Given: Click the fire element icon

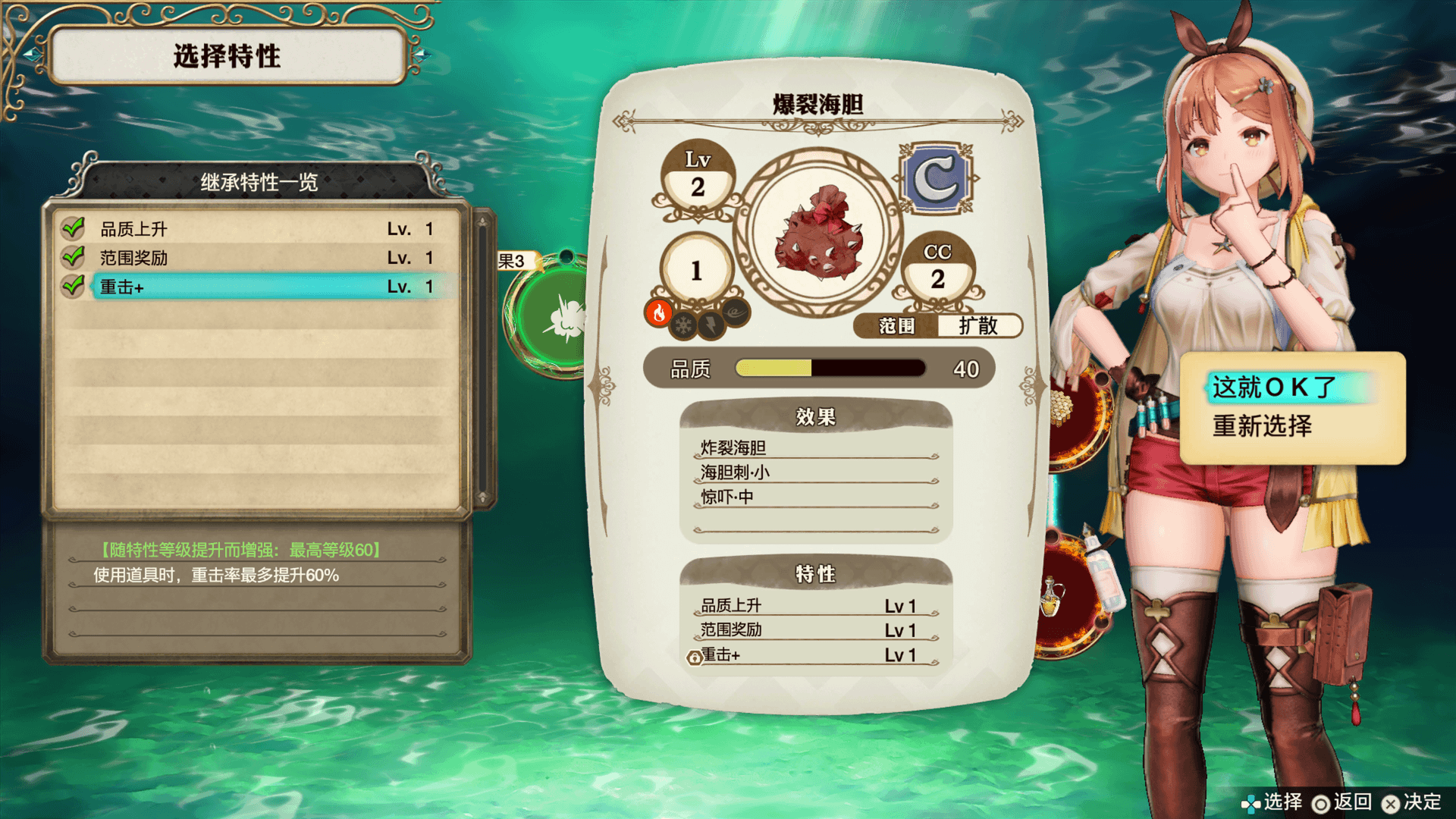Looking at the screenshot, I should coord(658,312).
